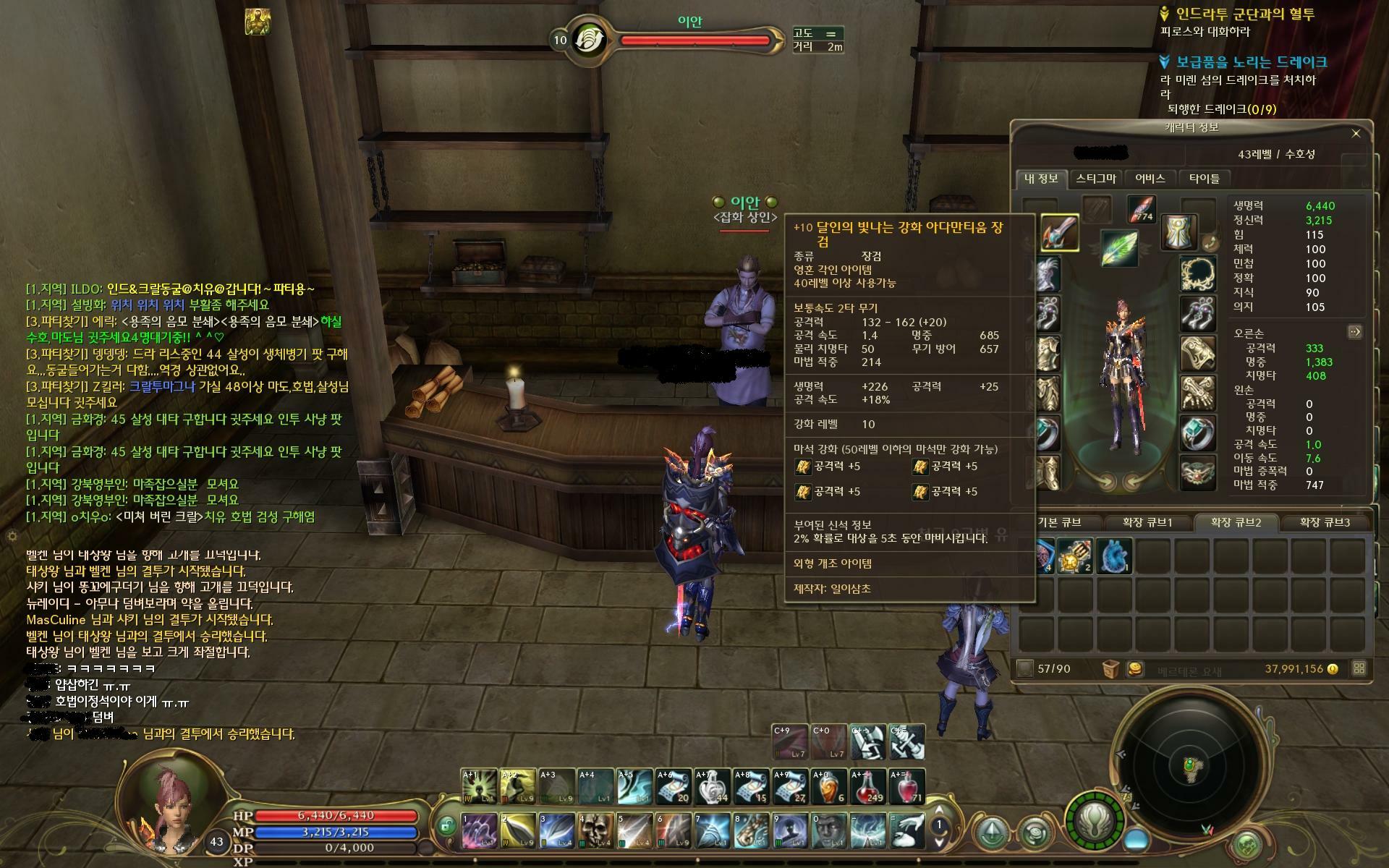Close the character info window
This screenshot has height=868, width=1389.
pos(1356,133)
